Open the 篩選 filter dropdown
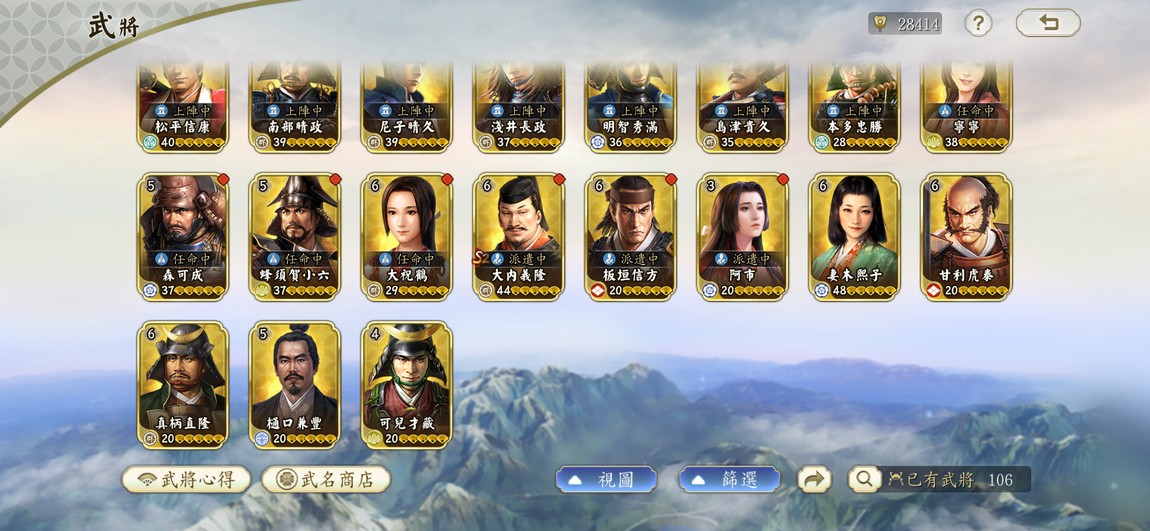Image resolution: width=1150 pixels, height=531 pixels. pyautogui.click(x=729, y=479)
